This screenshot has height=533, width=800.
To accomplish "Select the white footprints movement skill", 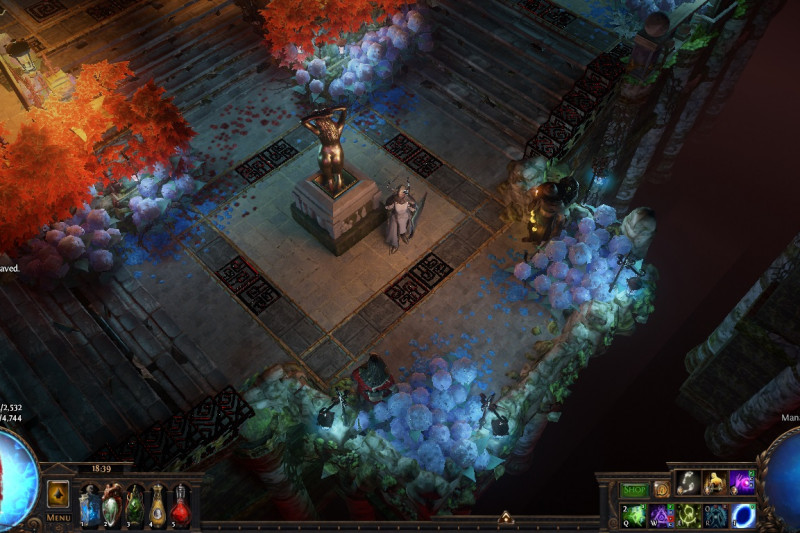I will pyautogui.click(x=689, y=484).
